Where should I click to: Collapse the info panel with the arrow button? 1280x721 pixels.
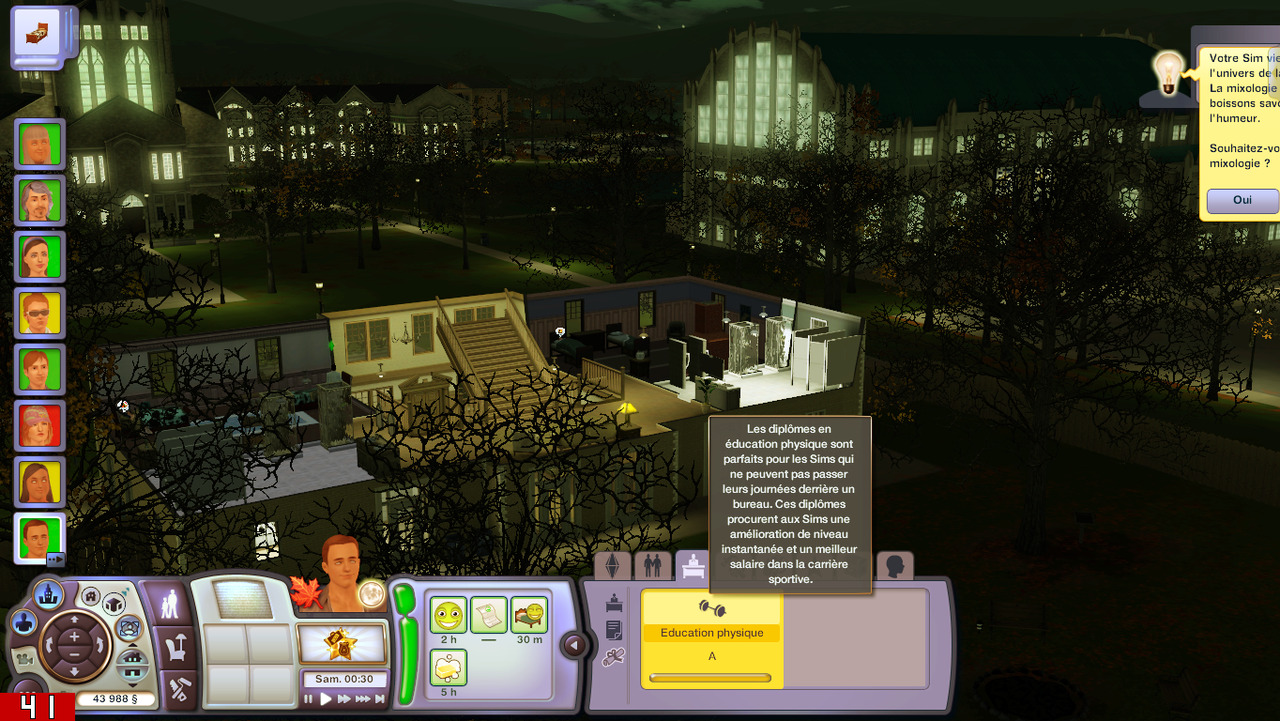[574, 645]
